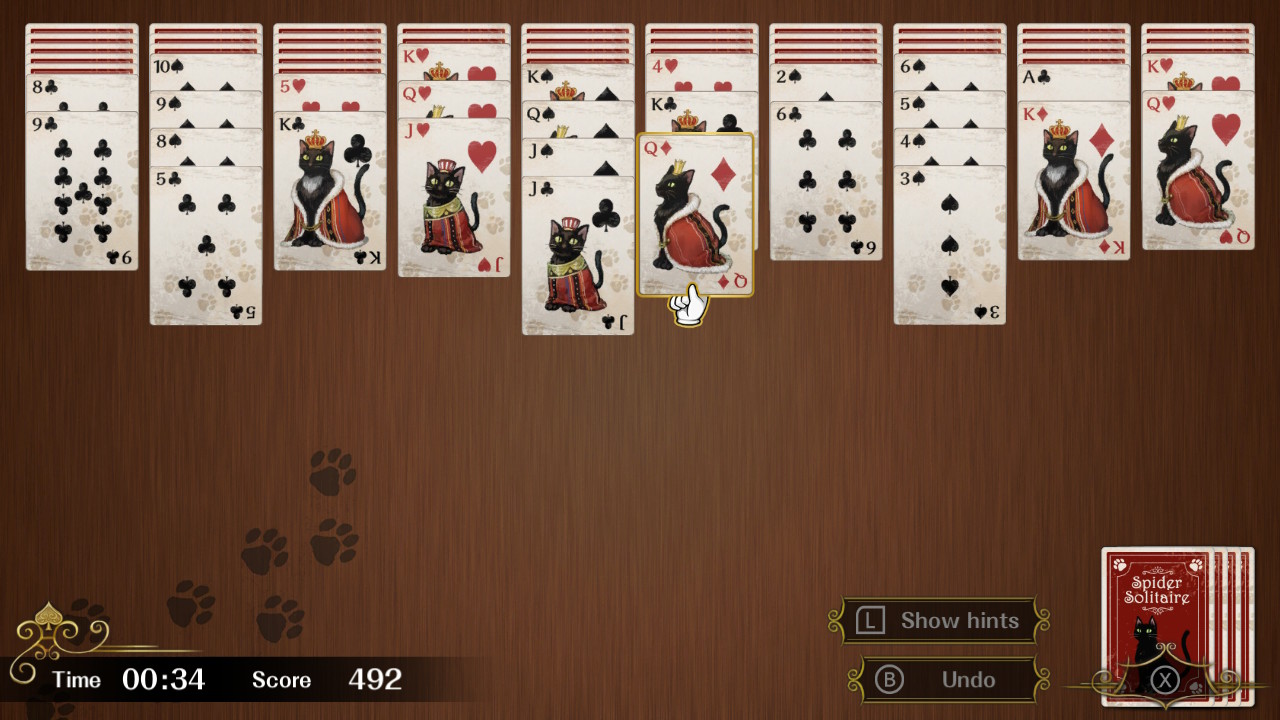Select the Jack of Clubs in the fifth column
1280x720 pixels.
[577, 250]
